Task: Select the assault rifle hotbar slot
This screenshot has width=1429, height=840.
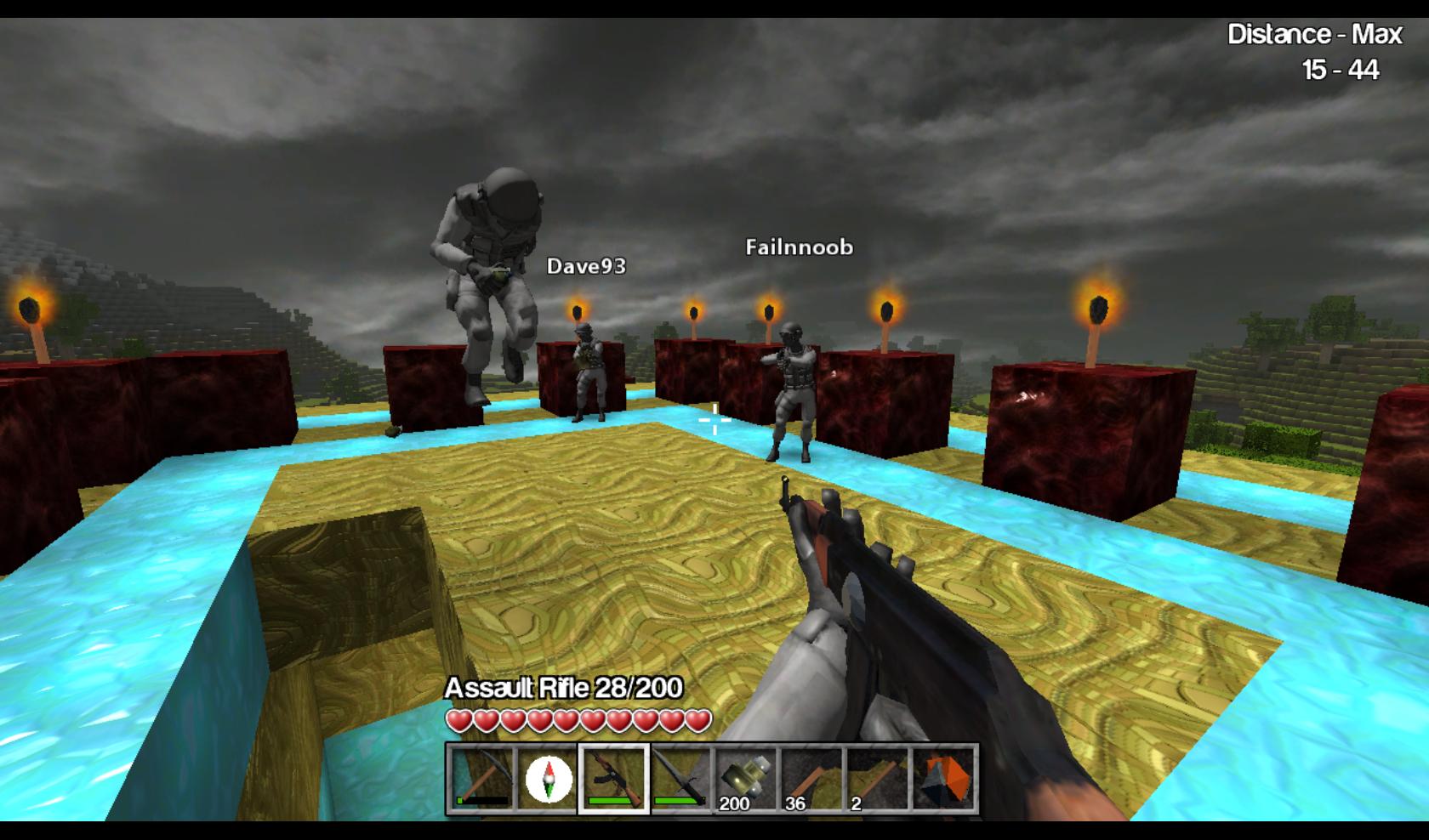Action: (x=614, y=779)
